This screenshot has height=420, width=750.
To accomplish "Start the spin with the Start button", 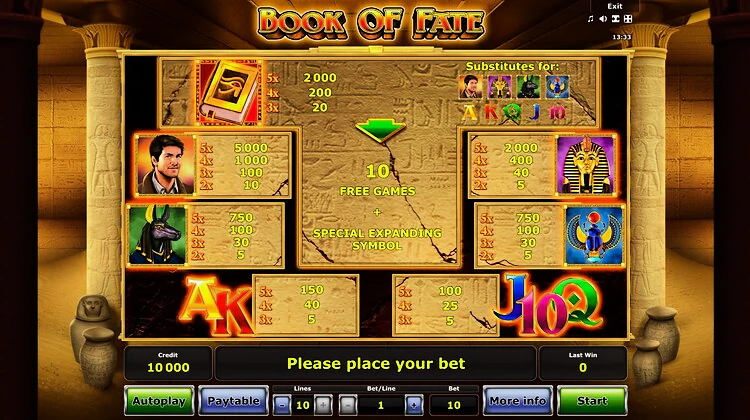I will coord(592,401).
